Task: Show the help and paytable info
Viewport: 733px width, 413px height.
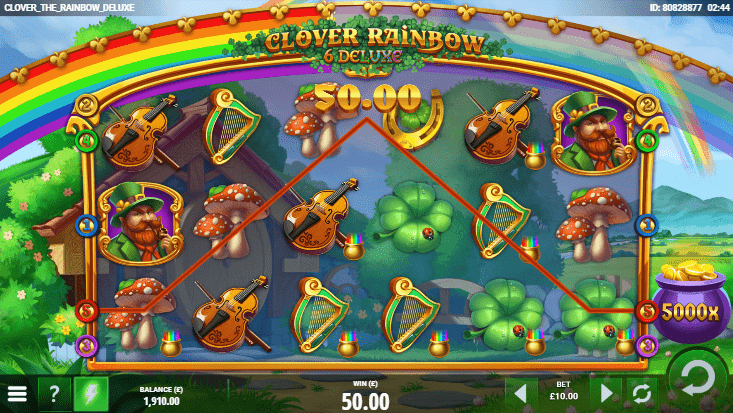Action: pos(54,393)
